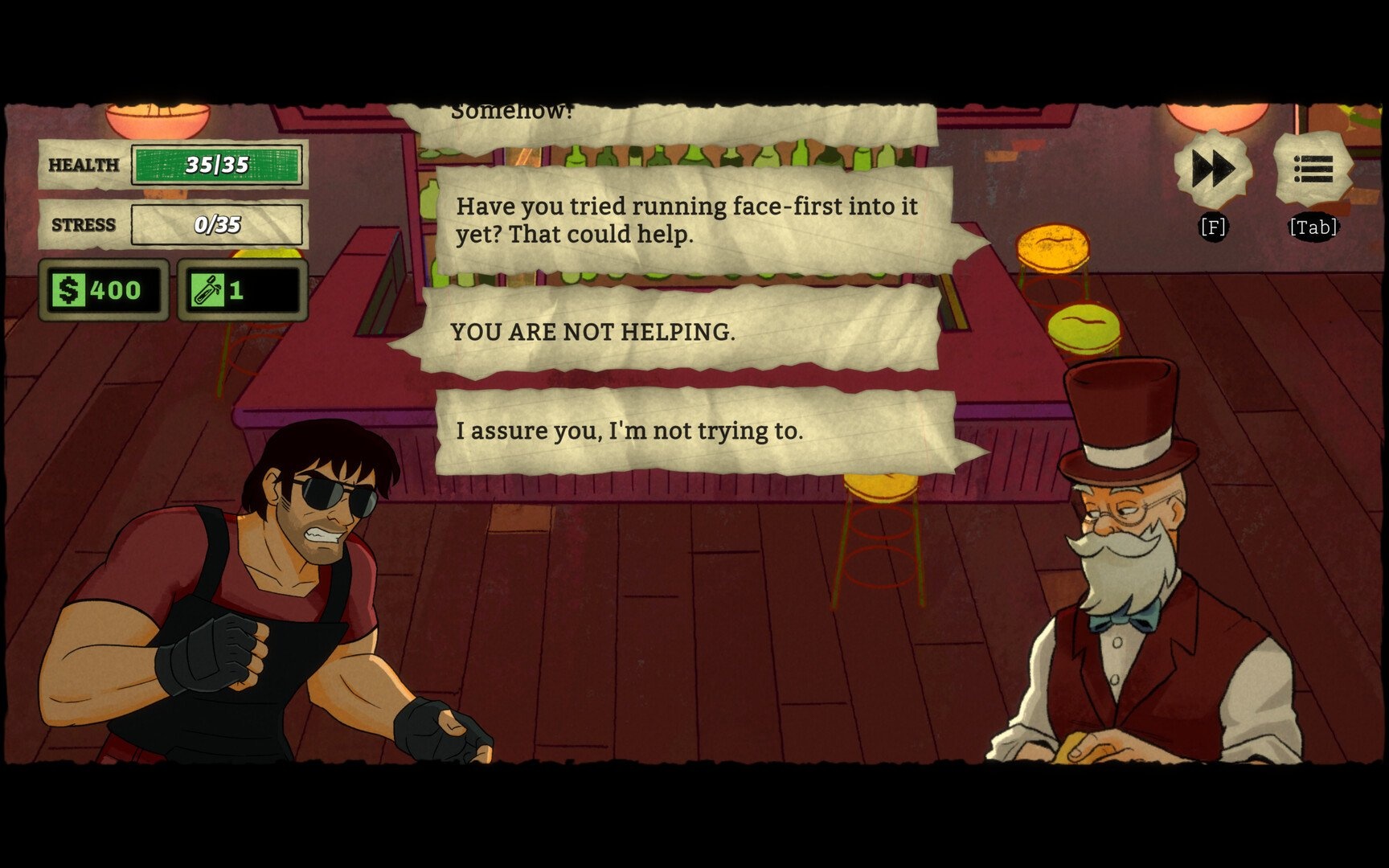Screen dimensions: 1389x868
Task: Click the fast-forward dialogue button
Action: tap(1213, 170)
